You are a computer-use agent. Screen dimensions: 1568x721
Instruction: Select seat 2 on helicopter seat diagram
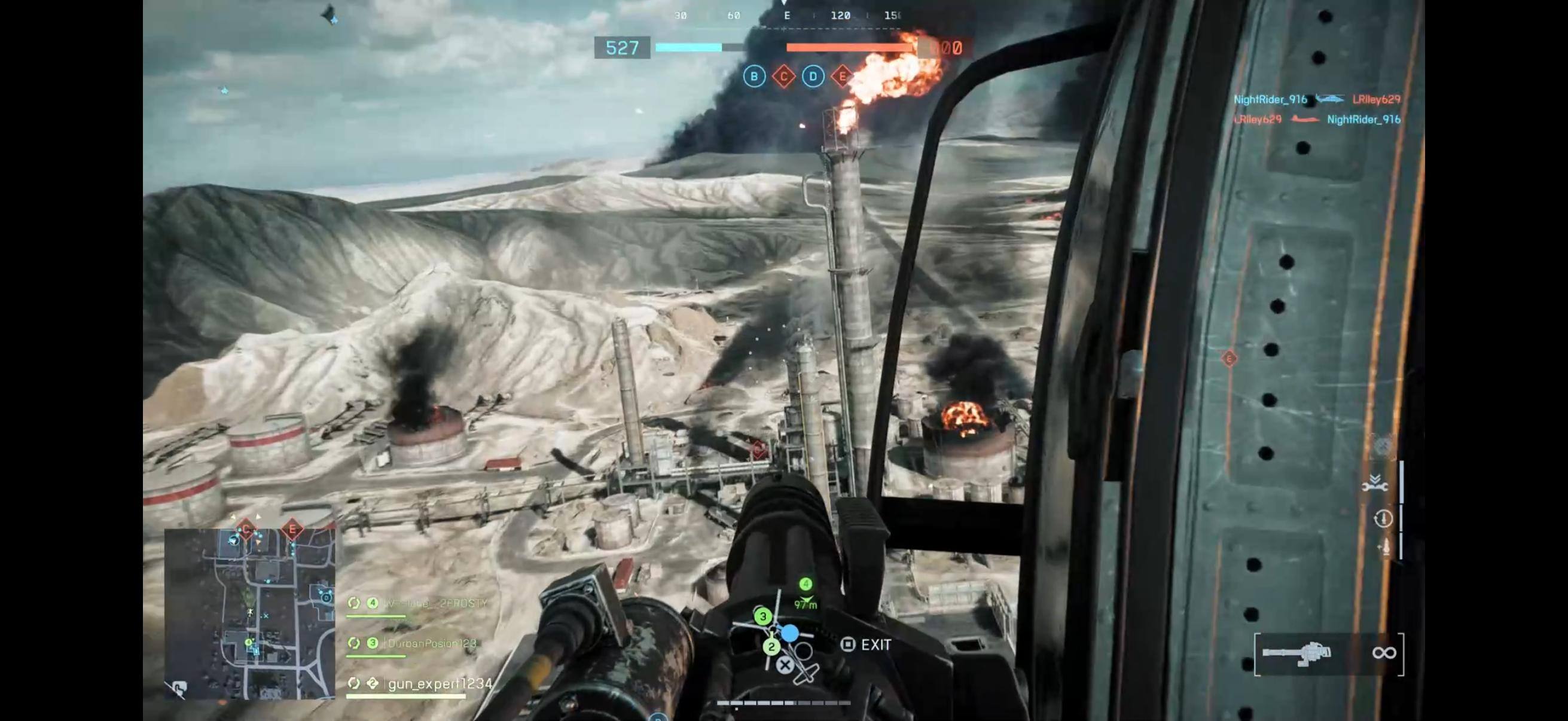[771, 647]
